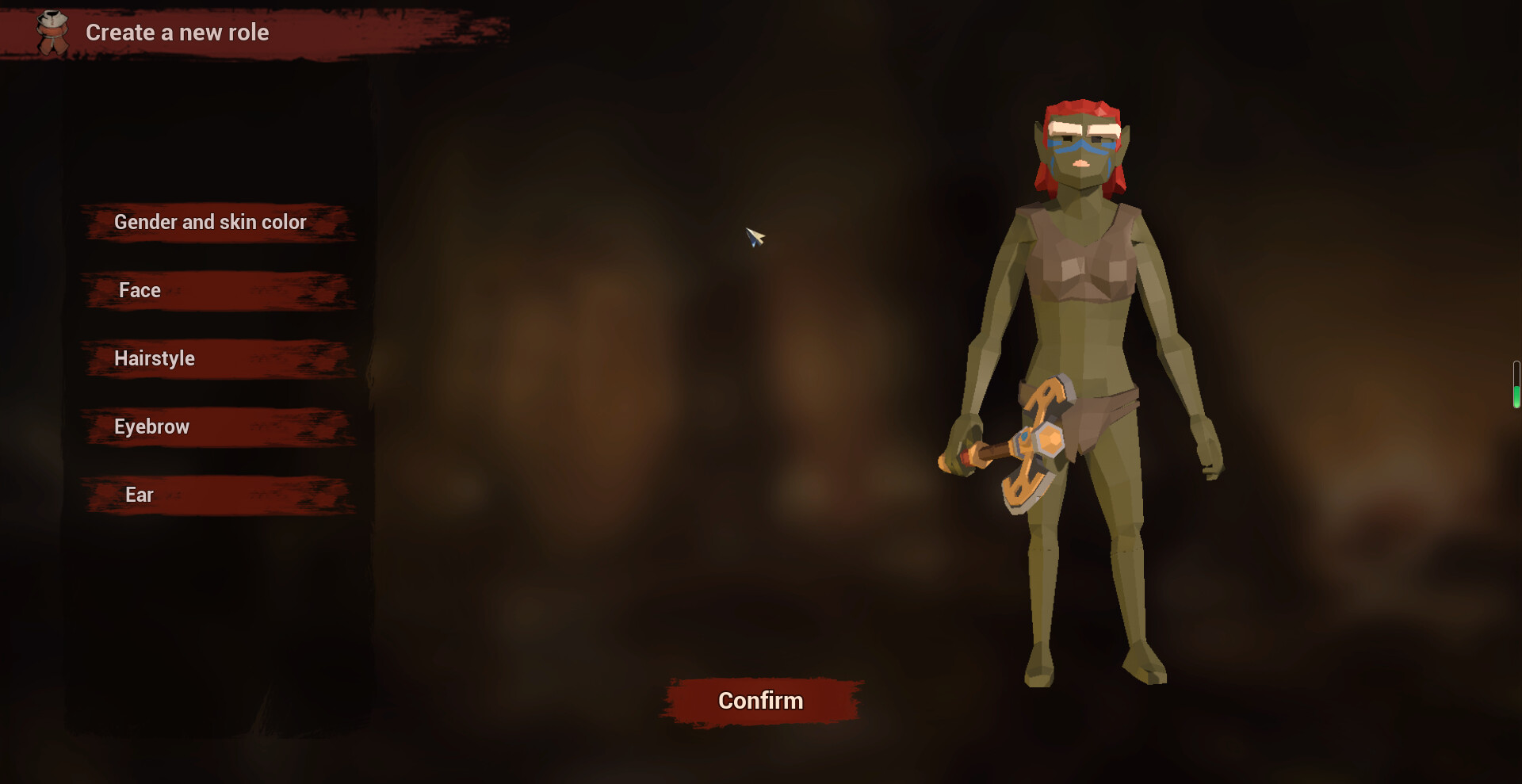Viewport: 1522px width, 784px height.
Task: Click Create a new role title banner
Action: pos(178,33)
